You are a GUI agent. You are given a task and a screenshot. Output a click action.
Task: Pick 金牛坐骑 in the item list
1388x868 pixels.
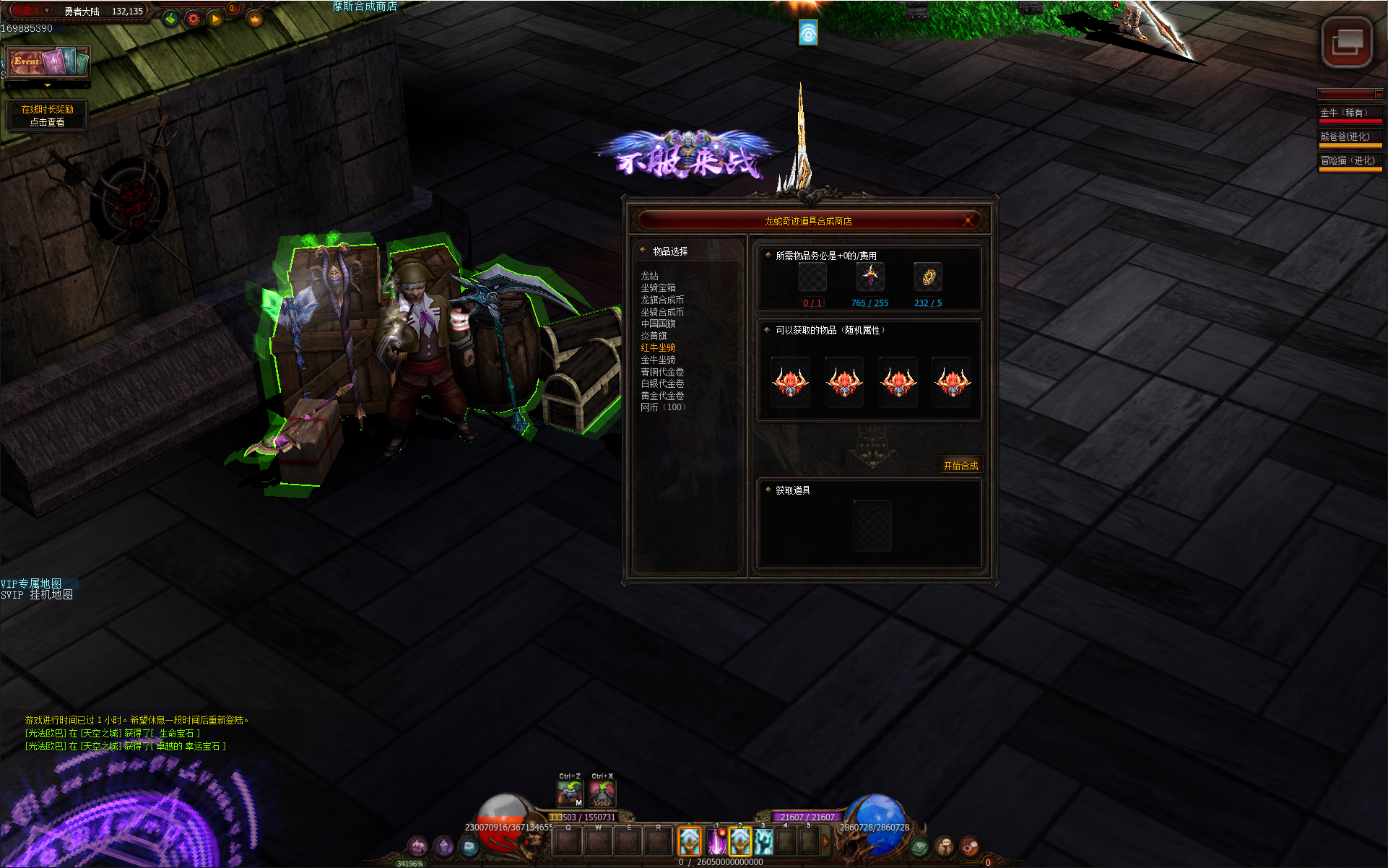pyautogui.click(x=658, y=360)
